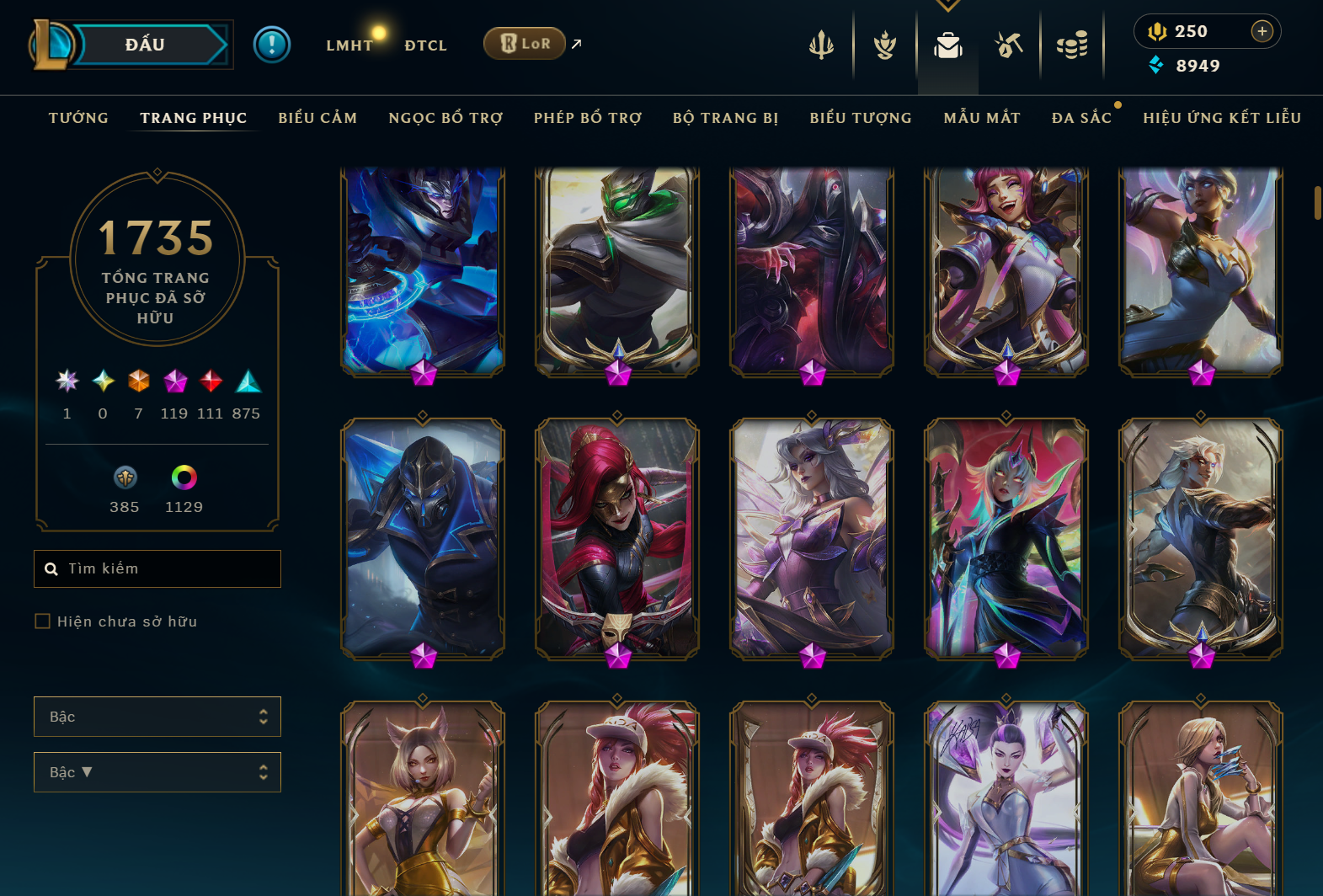The width and height of the screenshot is (1323, 896).
Task: Open the Loot crafting hammer icon
Action: tap(1010, 45)
